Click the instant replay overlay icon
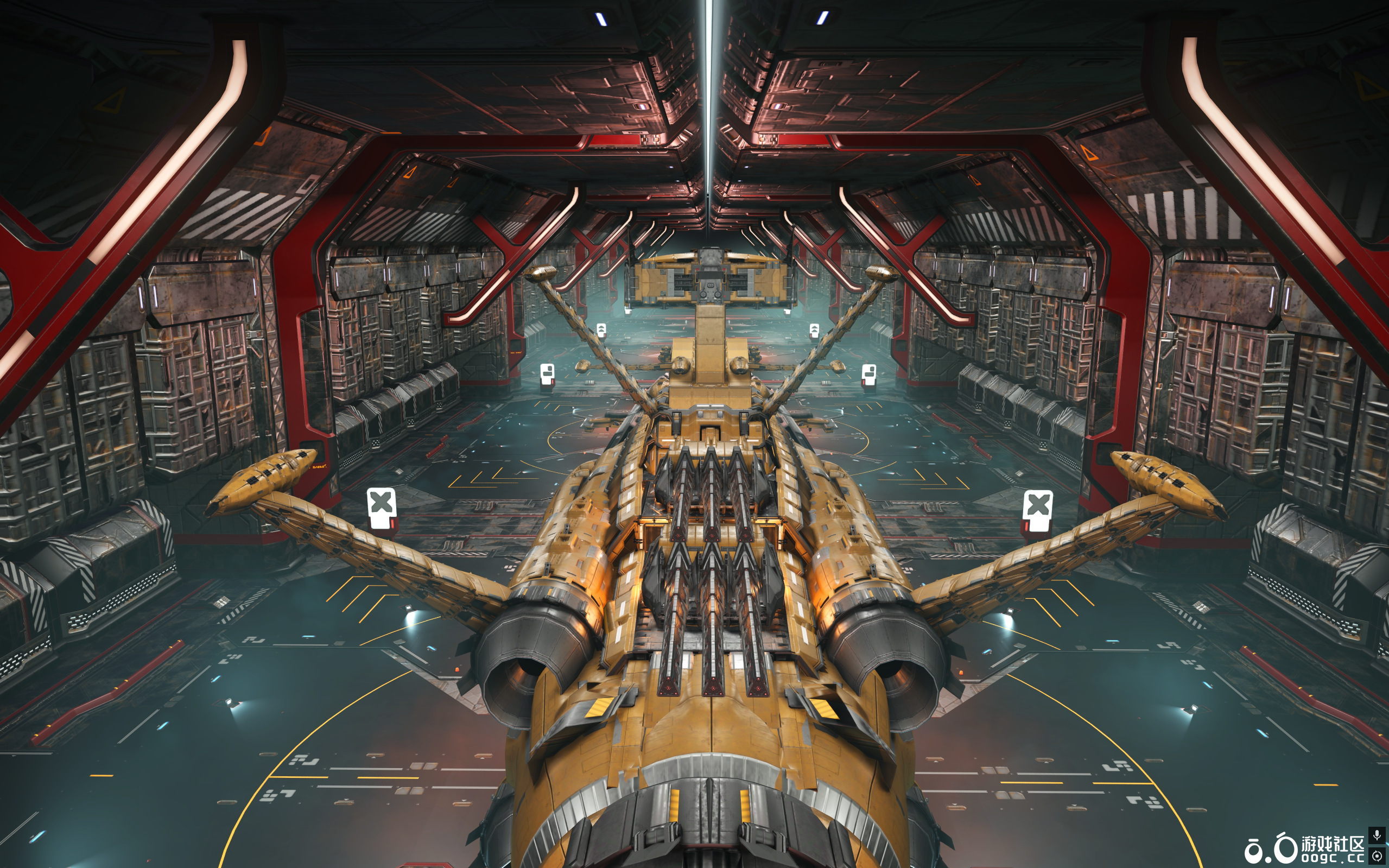 1377,856
